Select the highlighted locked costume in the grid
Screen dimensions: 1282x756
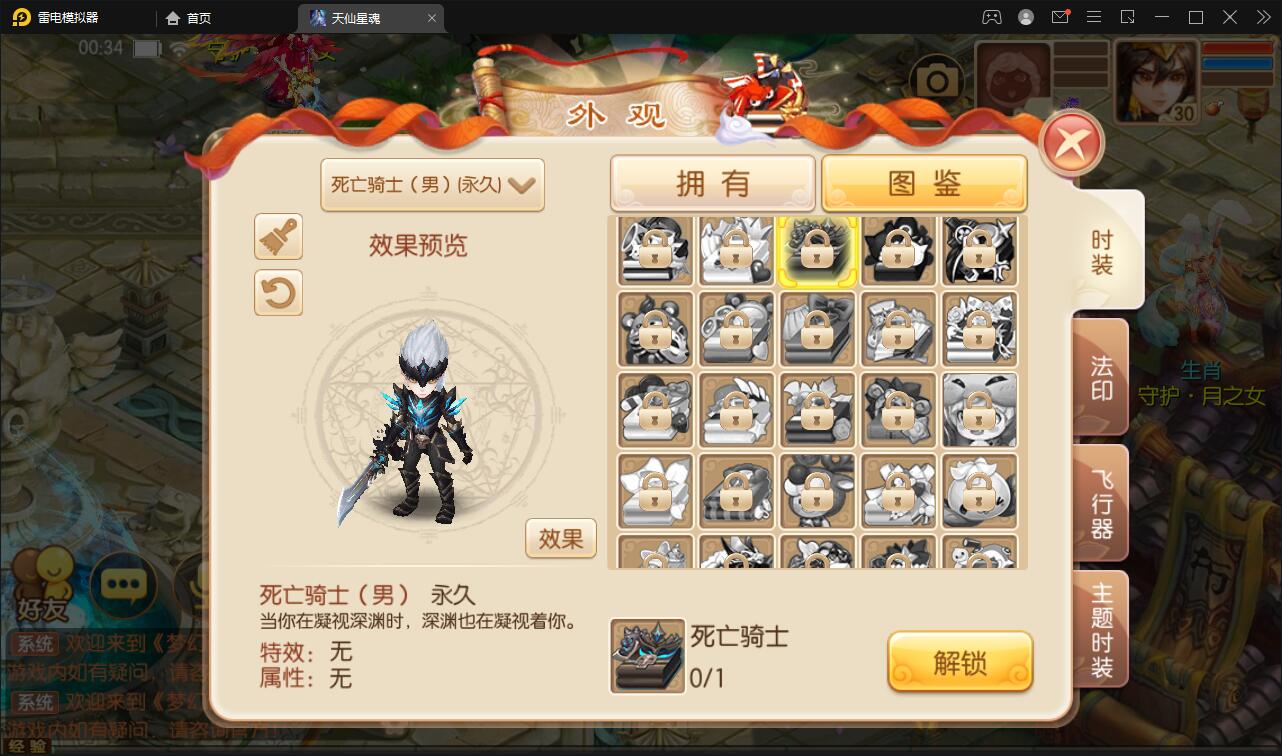pos(817,250)
